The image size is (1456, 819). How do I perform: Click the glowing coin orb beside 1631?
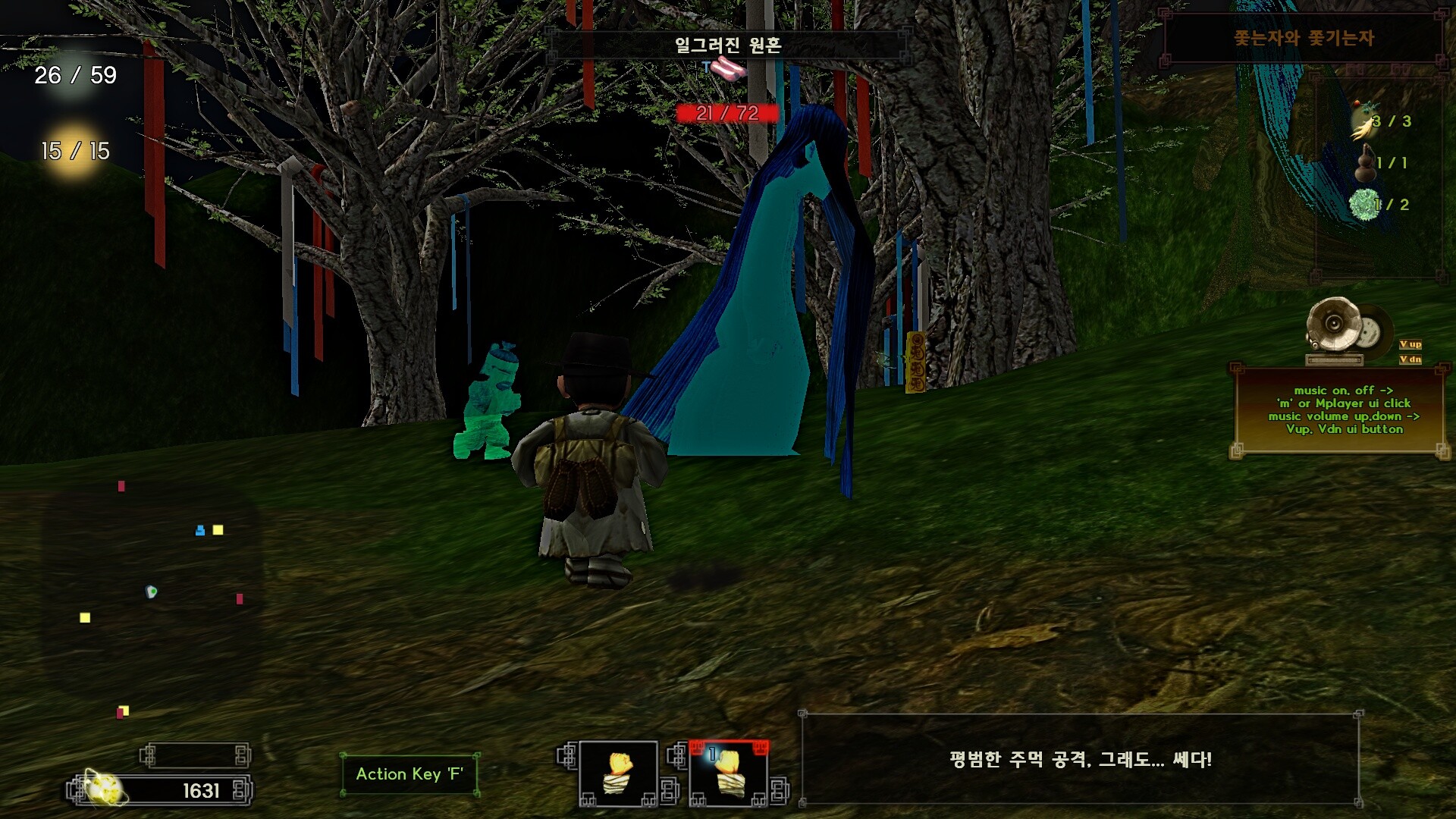point(104,789)
